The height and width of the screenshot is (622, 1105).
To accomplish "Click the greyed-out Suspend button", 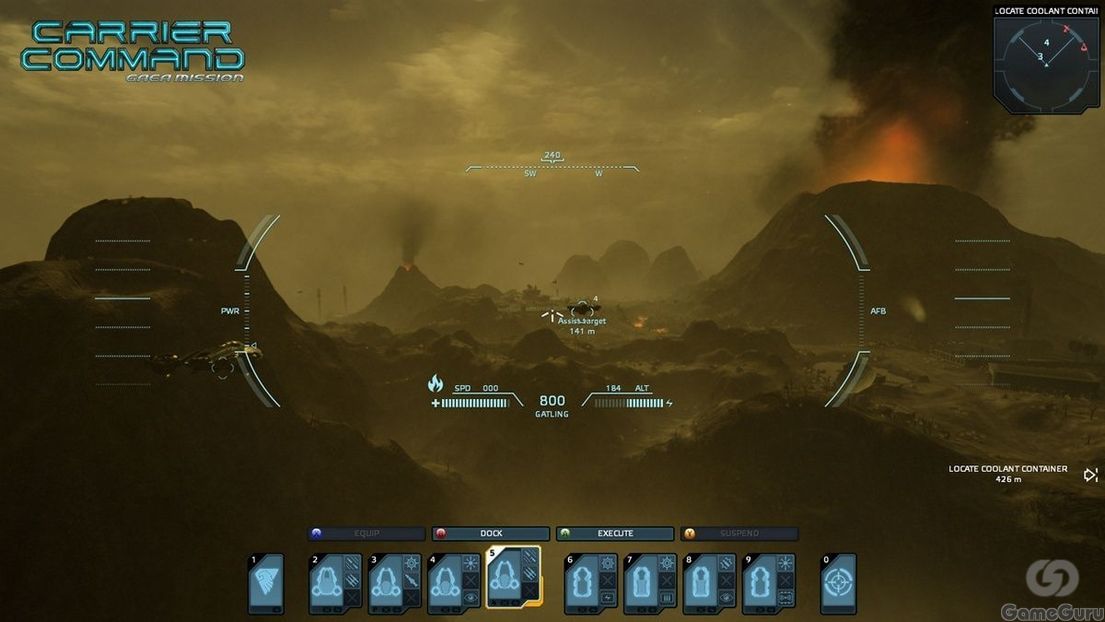I will coord(739,534).
